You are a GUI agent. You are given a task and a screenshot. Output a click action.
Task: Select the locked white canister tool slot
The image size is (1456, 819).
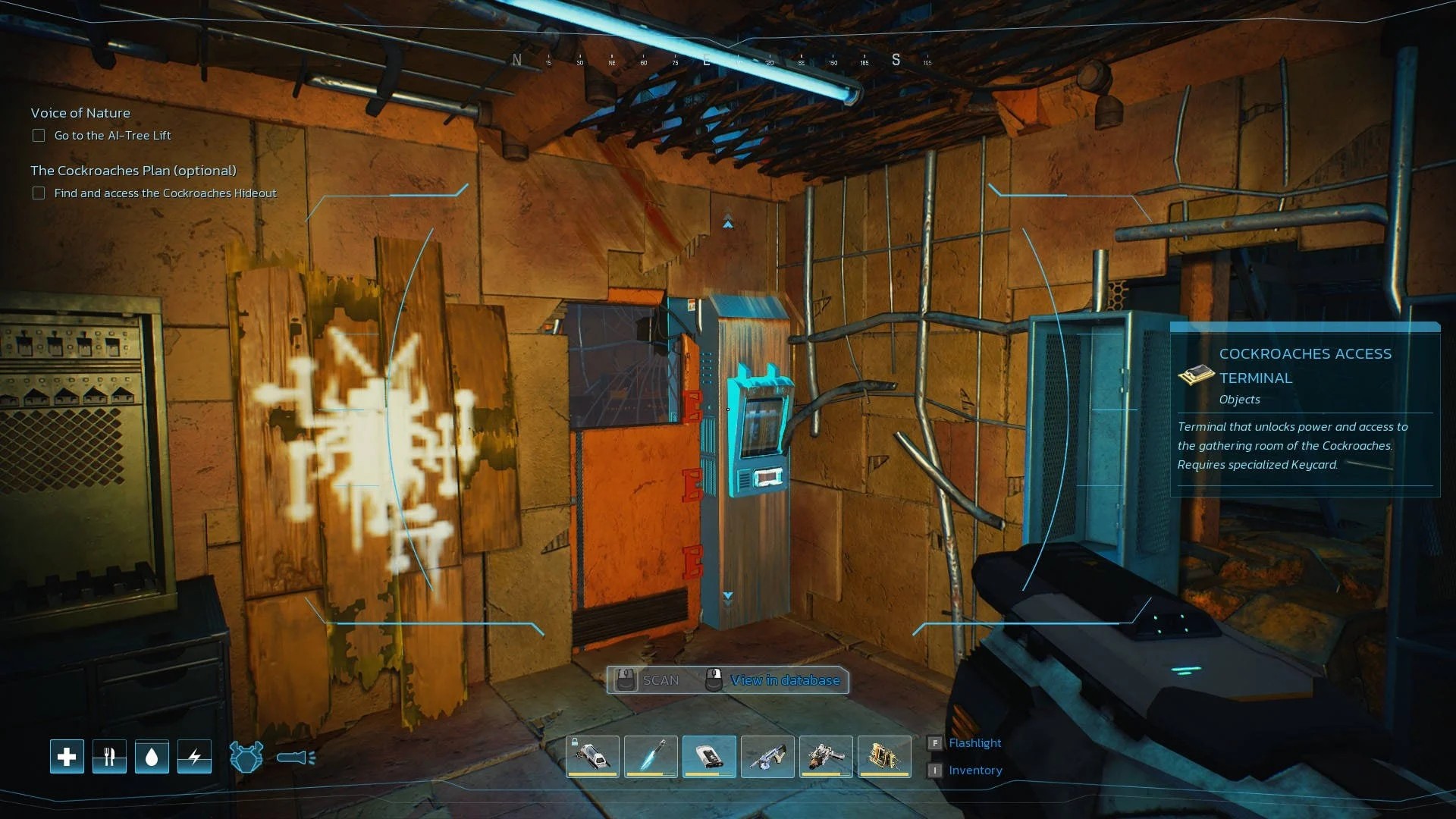(x=592, y=756)
